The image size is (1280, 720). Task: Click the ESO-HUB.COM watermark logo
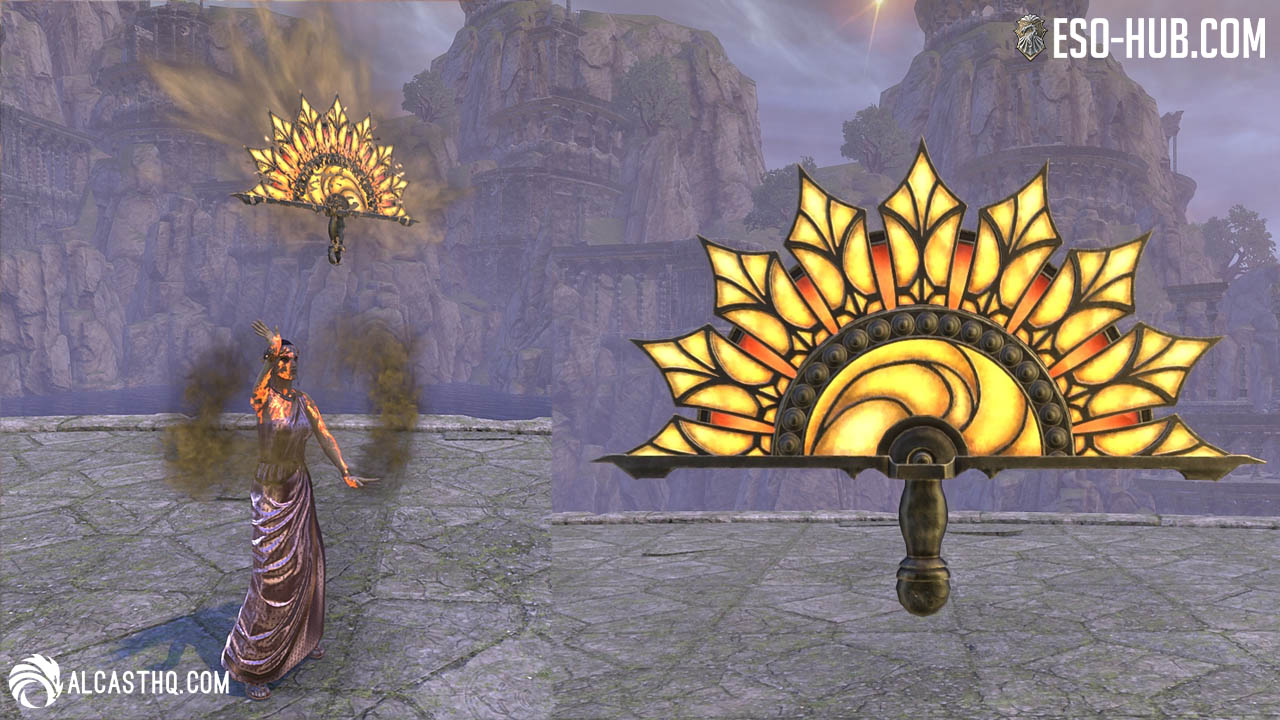[x=1141, y=38]
